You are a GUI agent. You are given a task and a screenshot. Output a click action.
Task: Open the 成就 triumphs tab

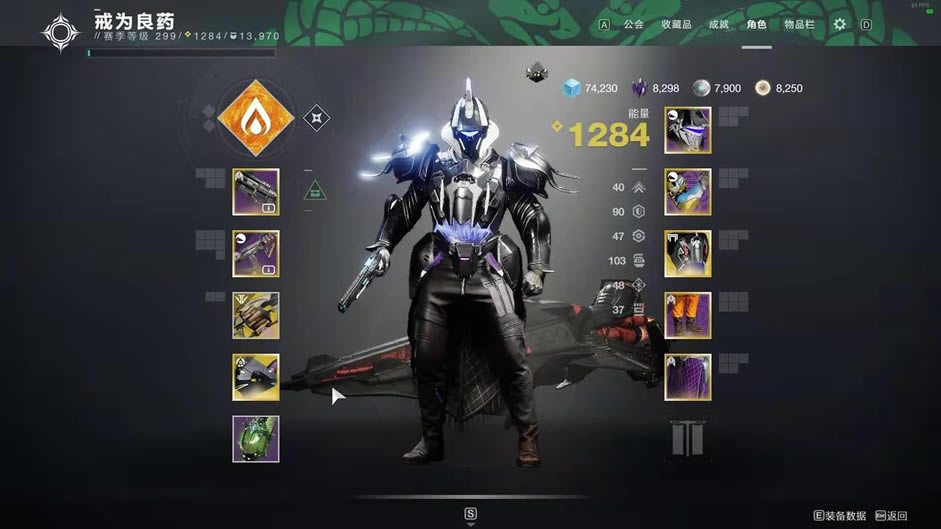tap(718, 24)
